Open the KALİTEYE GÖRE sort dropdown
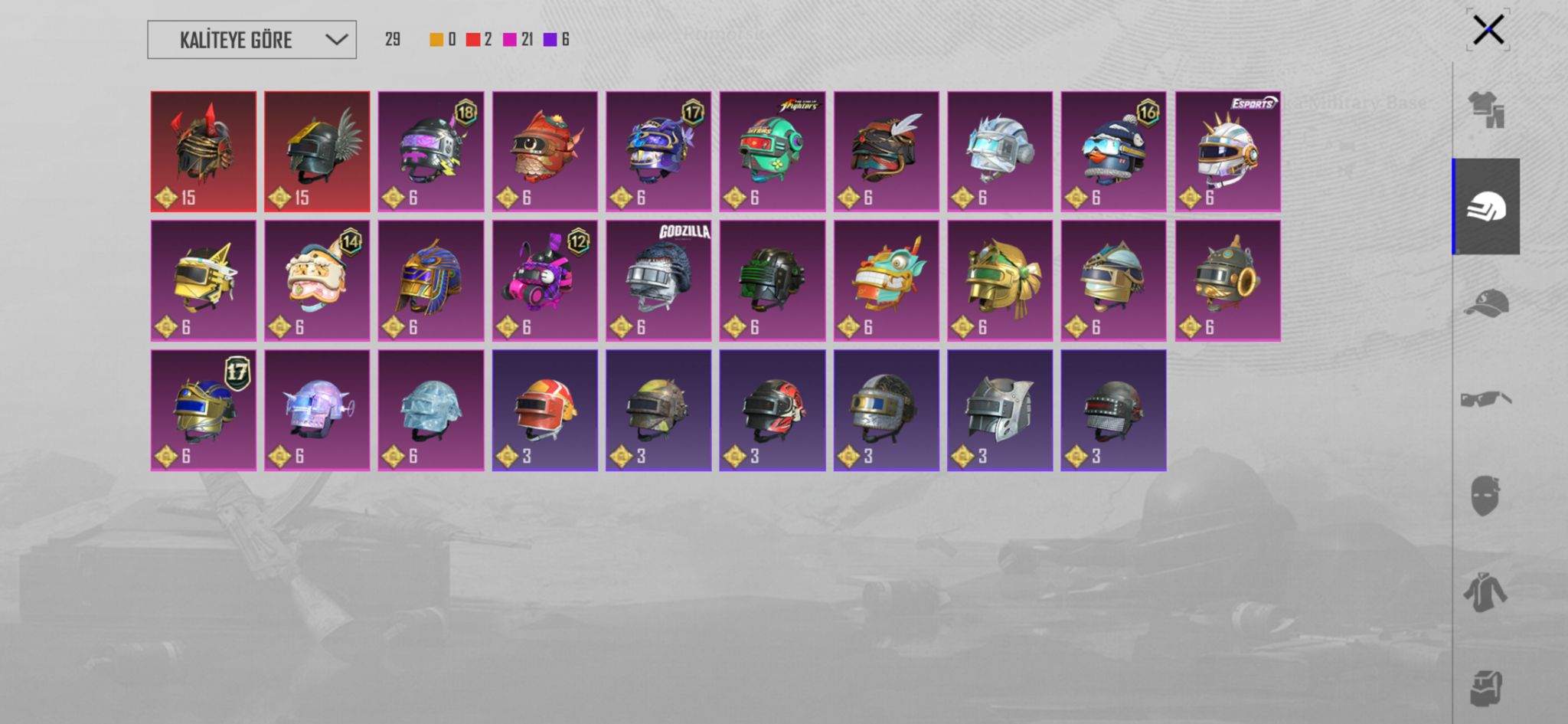Screen dimensions: 1568x724 (x=251, y=40)
